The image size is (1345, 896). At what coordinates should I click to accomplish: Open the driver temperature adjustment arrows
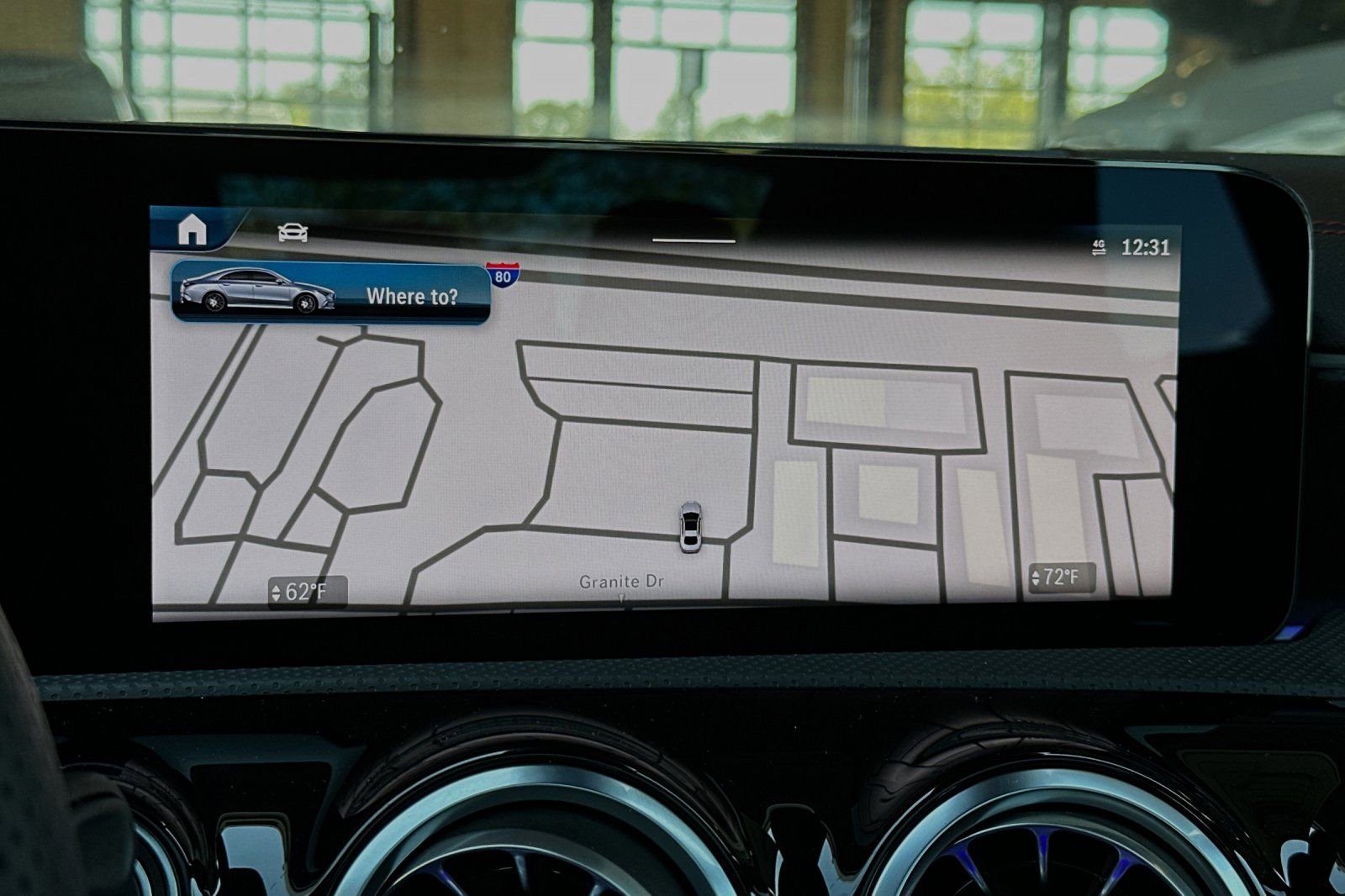(276, 589)
